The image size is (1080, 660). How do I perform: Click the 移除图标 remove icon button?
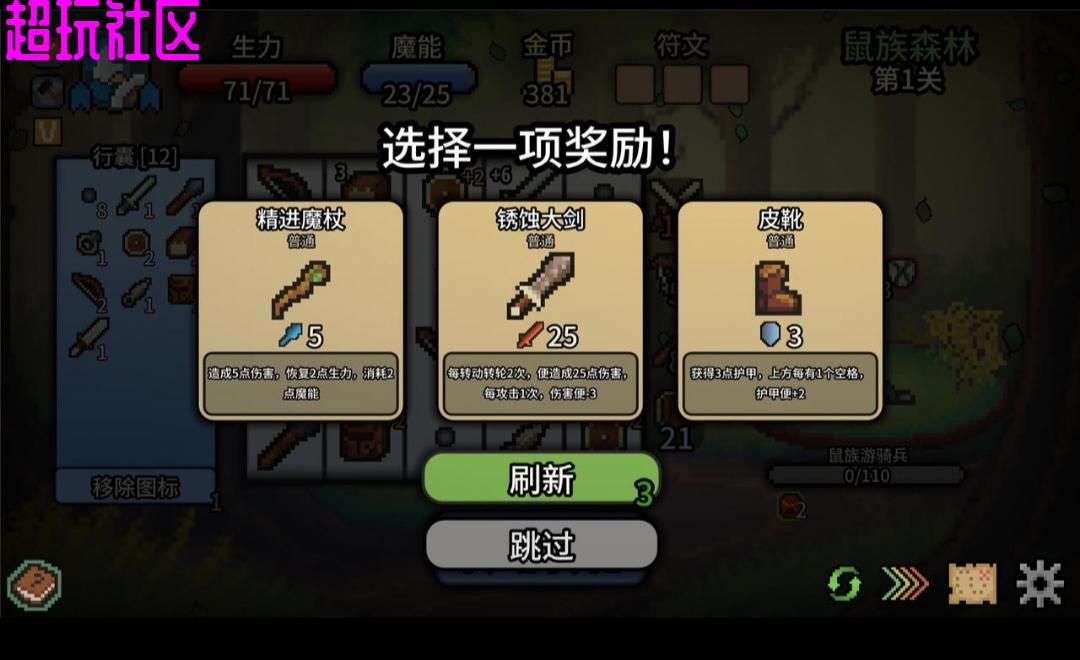coord(136,487)
